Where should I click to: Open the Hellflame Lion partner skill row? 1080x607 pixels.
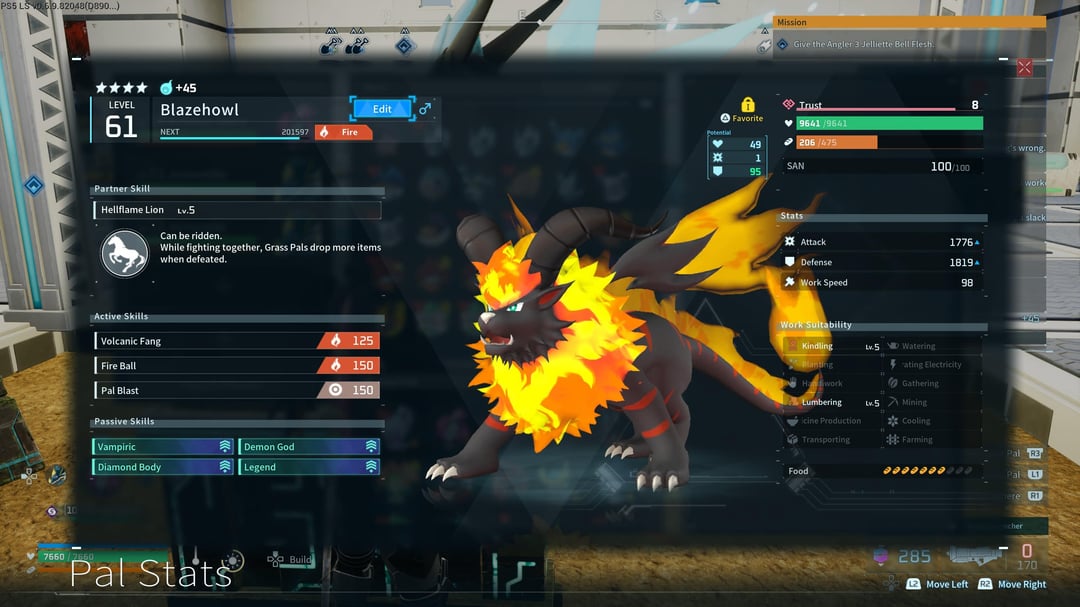click(238, 210)
